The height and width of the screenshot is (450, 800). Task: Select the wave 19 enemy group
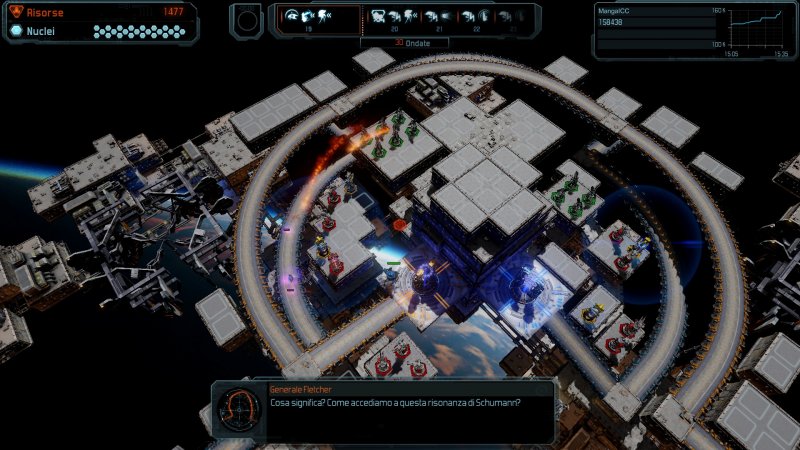pyautogui.click(x=309, y=17)
